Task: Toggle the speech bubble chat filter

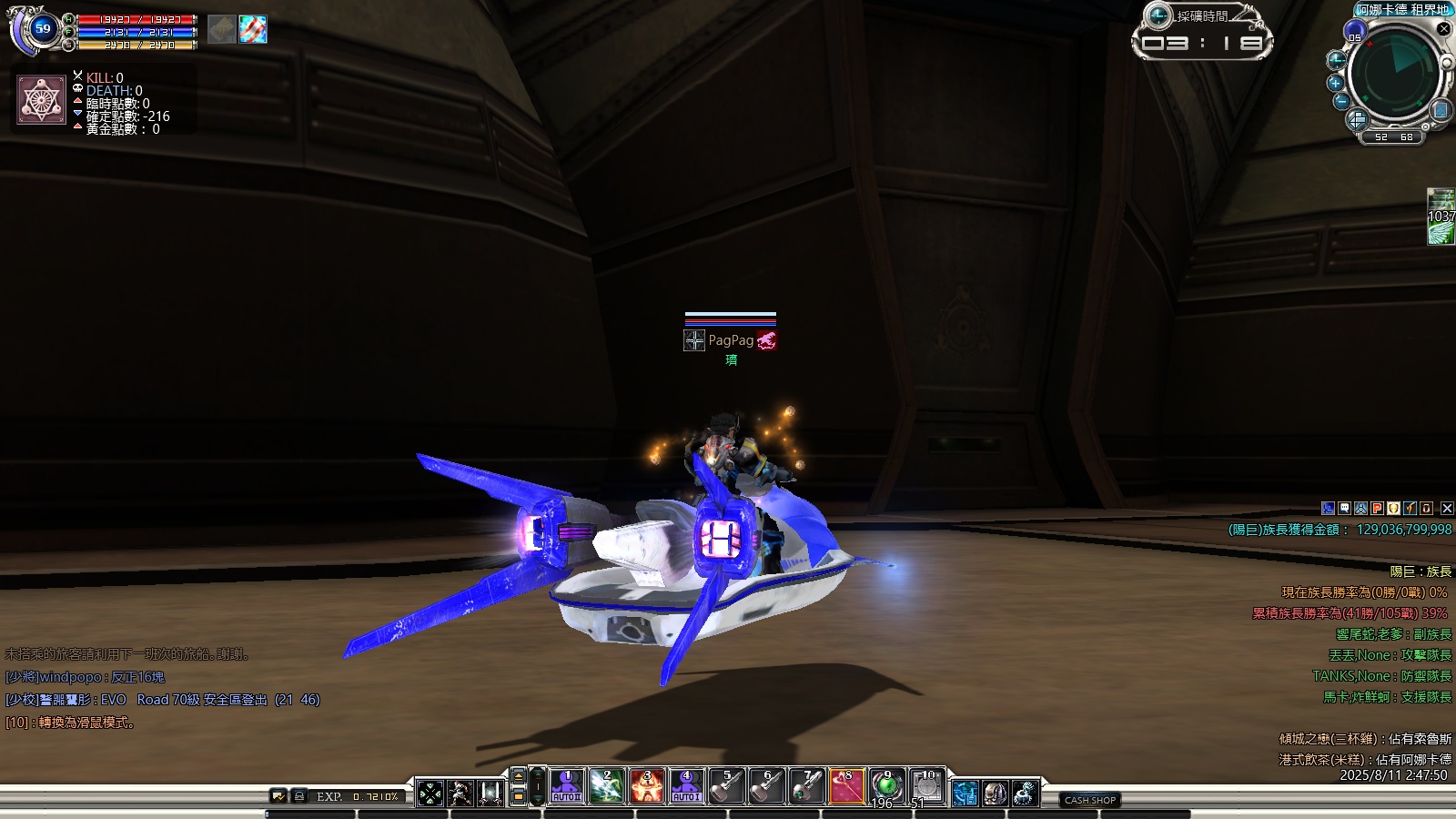Action: click(x=1345, y=509)
